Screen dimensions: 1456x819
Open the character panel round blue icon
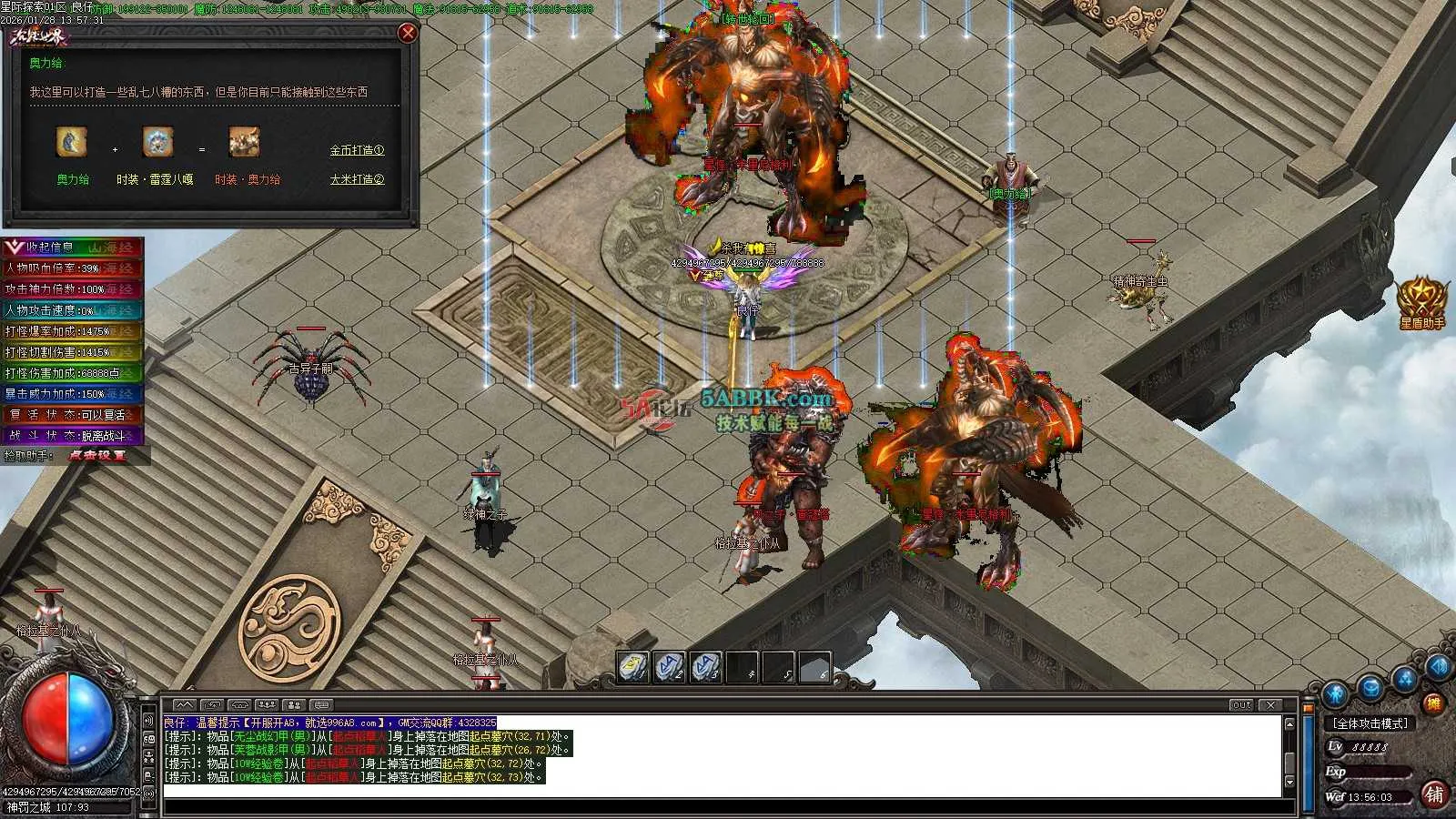tap(1335, 694)
